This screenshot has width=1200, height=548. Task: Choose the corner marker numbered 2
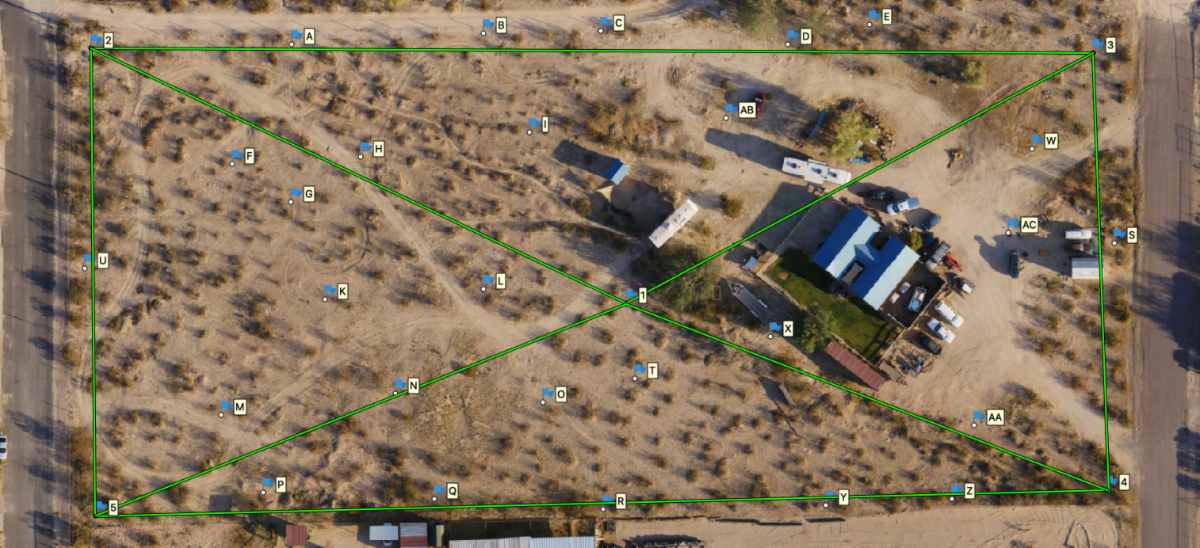click(97, 40)
